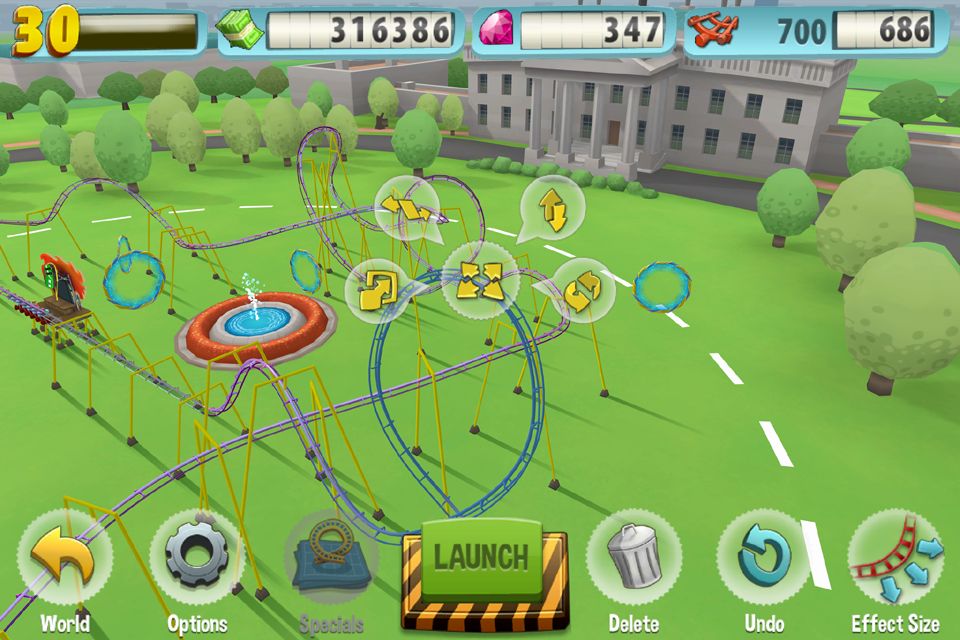Select the vertical up-down arrow handle
The width and height of the screenshot is (960, 640).
point(551,209)
